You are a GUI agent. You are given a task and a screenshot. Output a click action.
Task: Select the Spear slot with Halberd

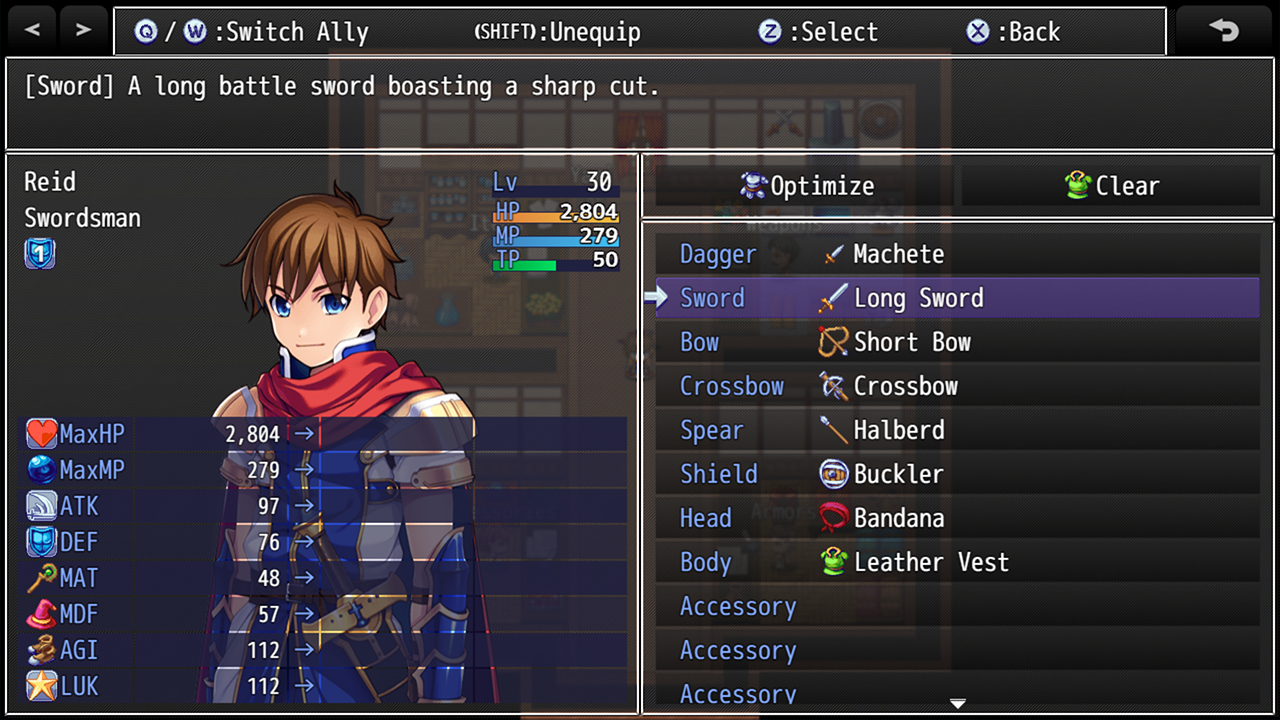957,430
